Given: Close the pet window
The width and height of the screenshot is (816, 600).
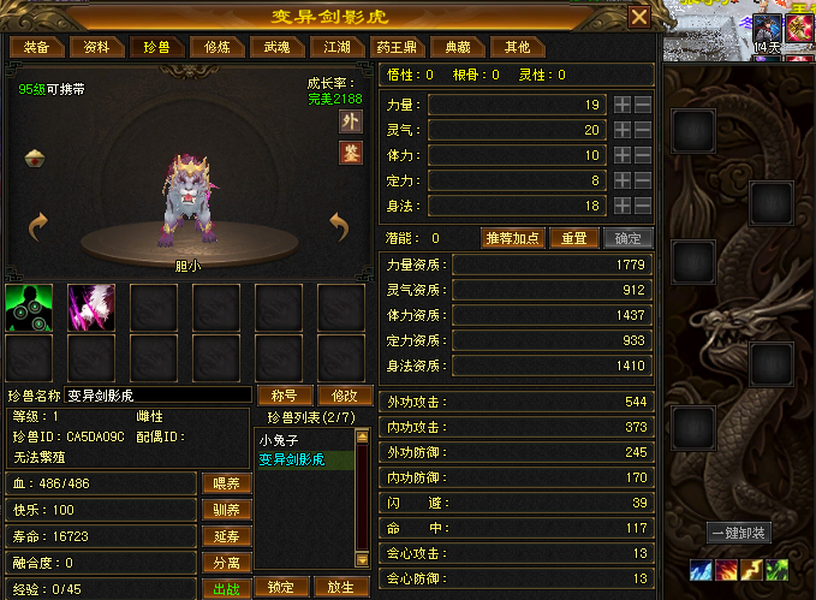Looking at the screenshot, I should (639, 17).
